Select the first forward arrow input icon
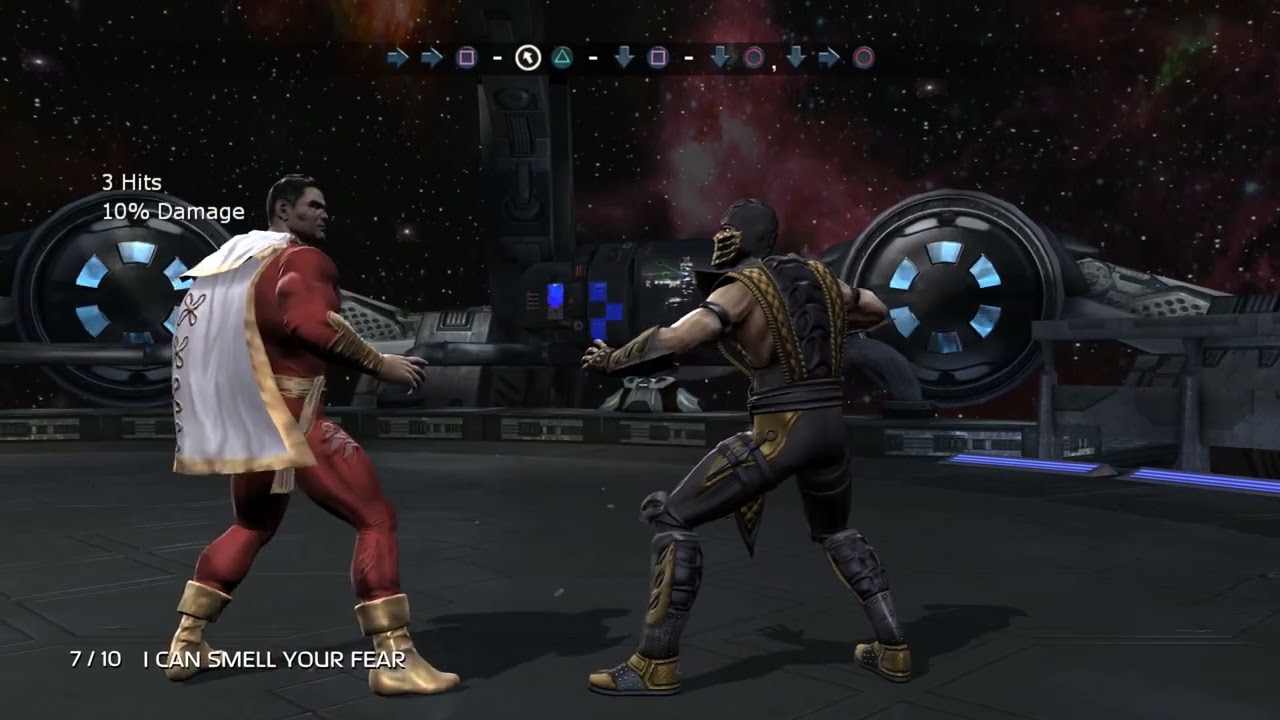 [x=398, y=58]
